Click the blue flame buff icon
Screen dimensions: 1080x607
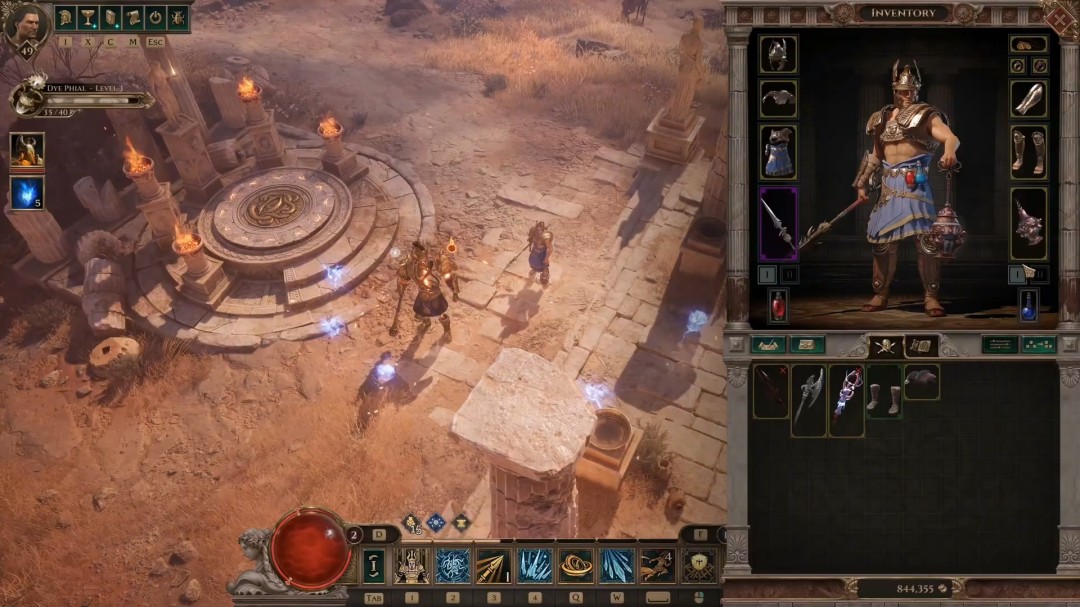click(x=26, y=193)
